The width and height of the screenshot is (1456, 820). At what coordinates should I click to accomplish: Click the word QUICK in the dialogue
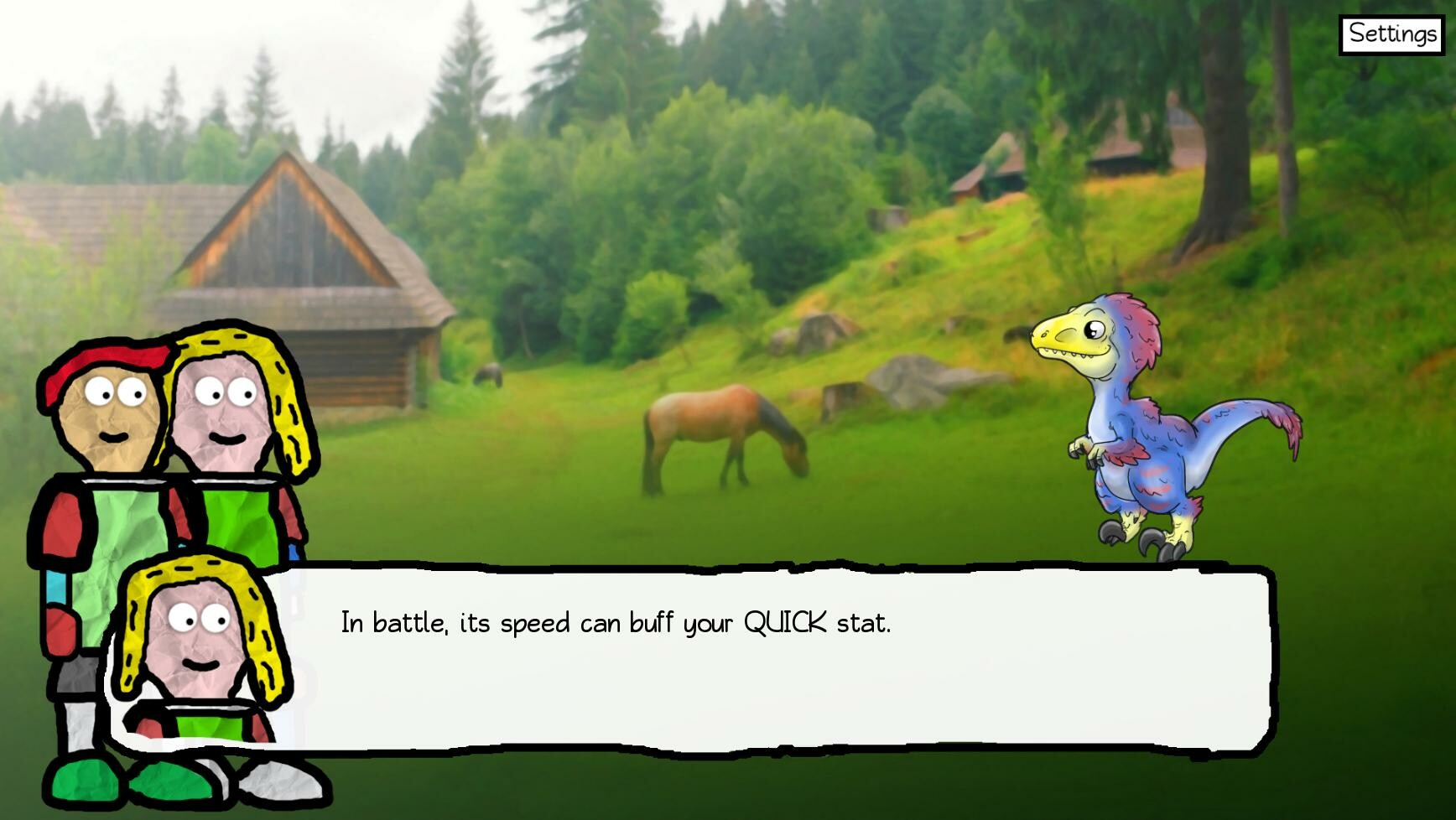pyautogui.click(x=787, y=620)
